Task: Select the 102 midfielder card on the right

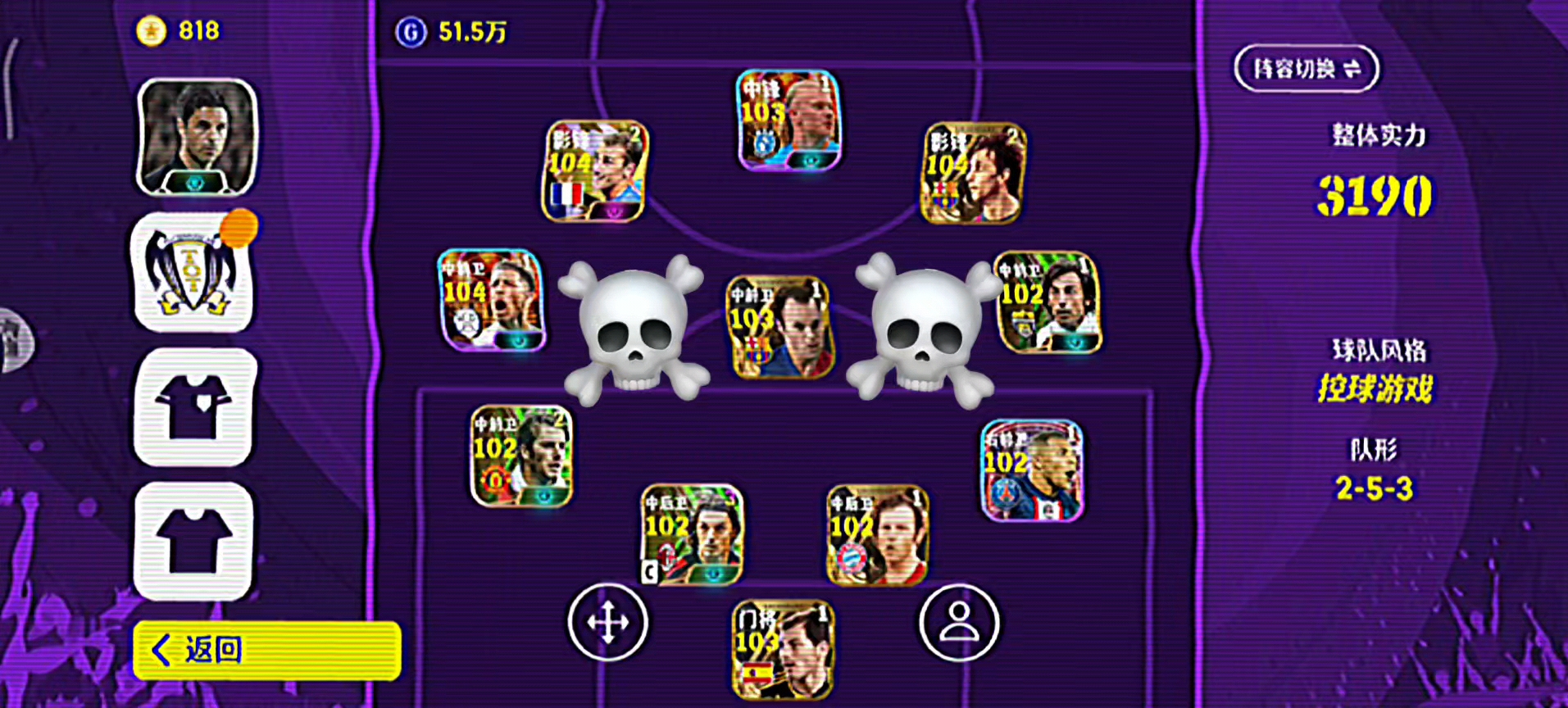Action: [1048, 302]
